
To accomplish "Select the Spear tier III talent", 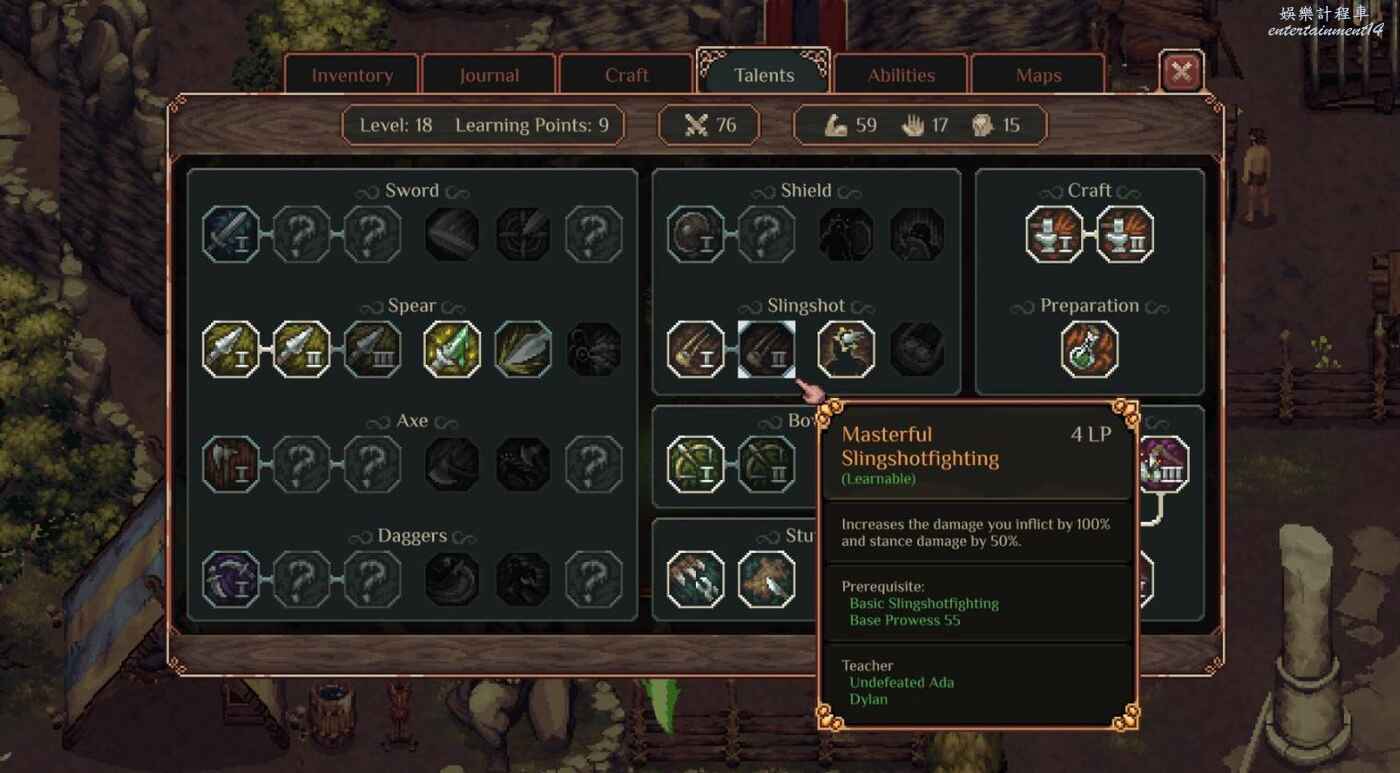I will [373, 350].
